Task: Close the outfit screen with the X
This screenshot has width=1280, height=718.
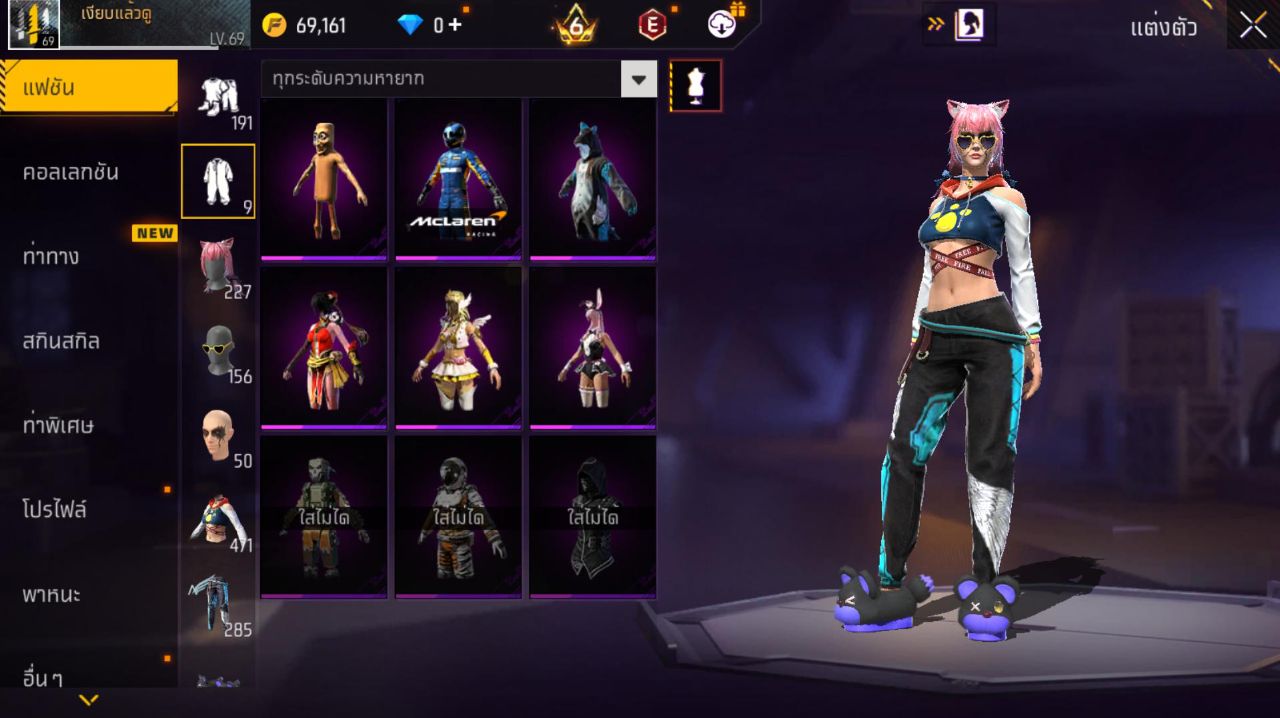Action: [x=1253, y=27]
